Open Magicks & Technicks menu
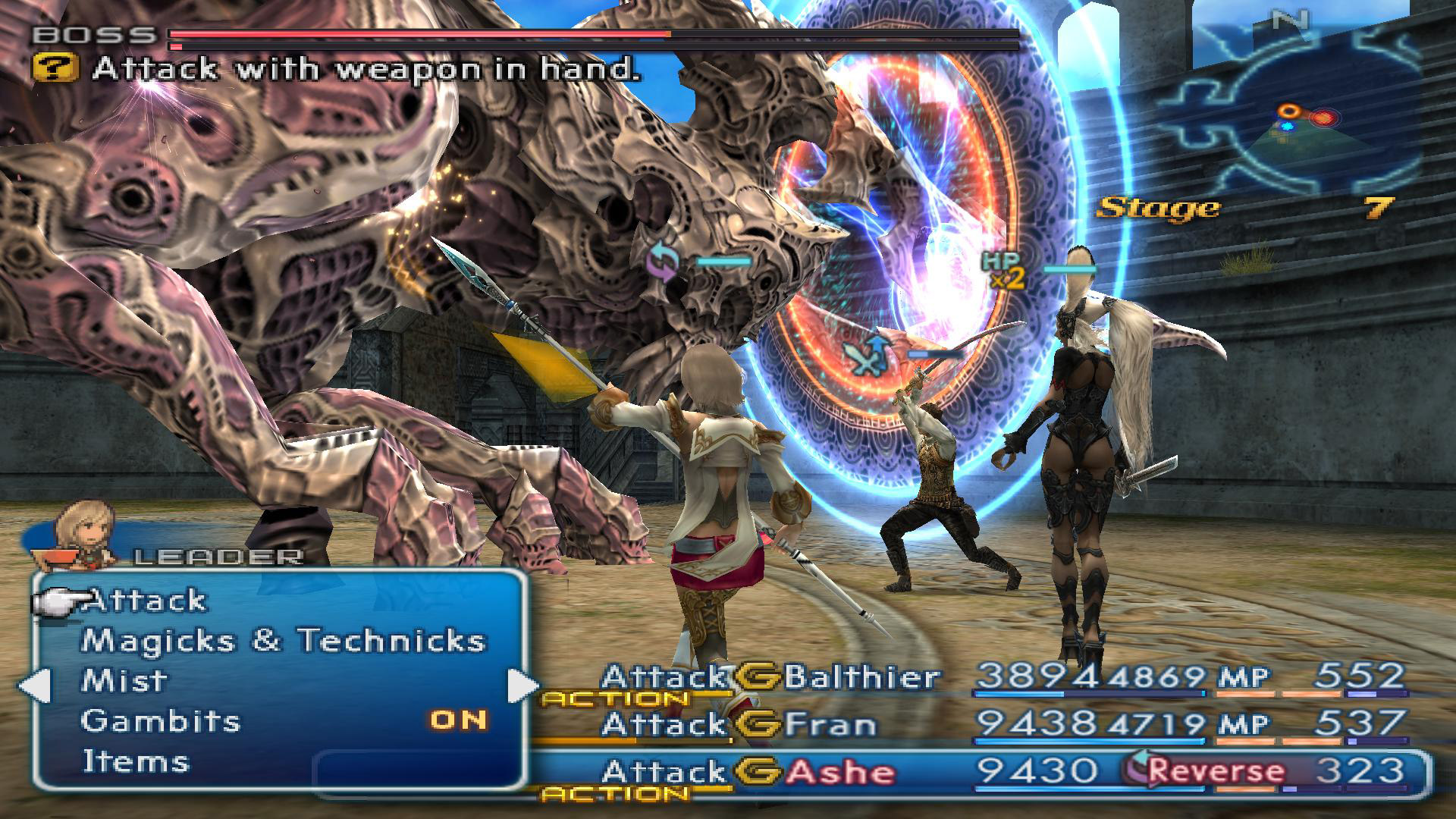 pyautogui.click(x=282, y=641)
